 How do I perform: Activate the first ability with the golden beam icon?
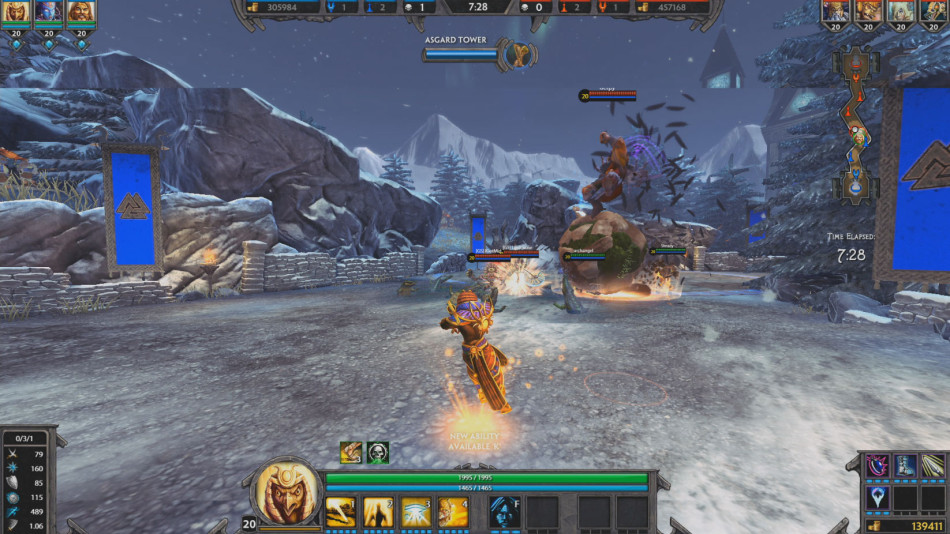tap(341, 511)
